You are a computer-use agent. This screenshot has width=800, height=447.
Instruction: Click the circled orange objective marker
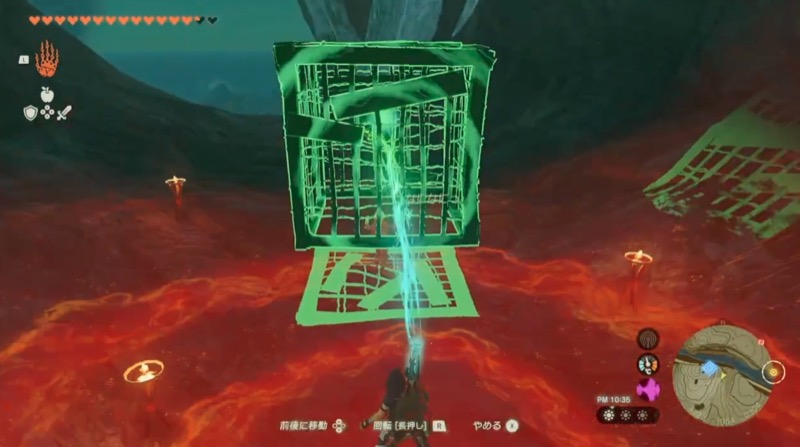click(771, 373)
